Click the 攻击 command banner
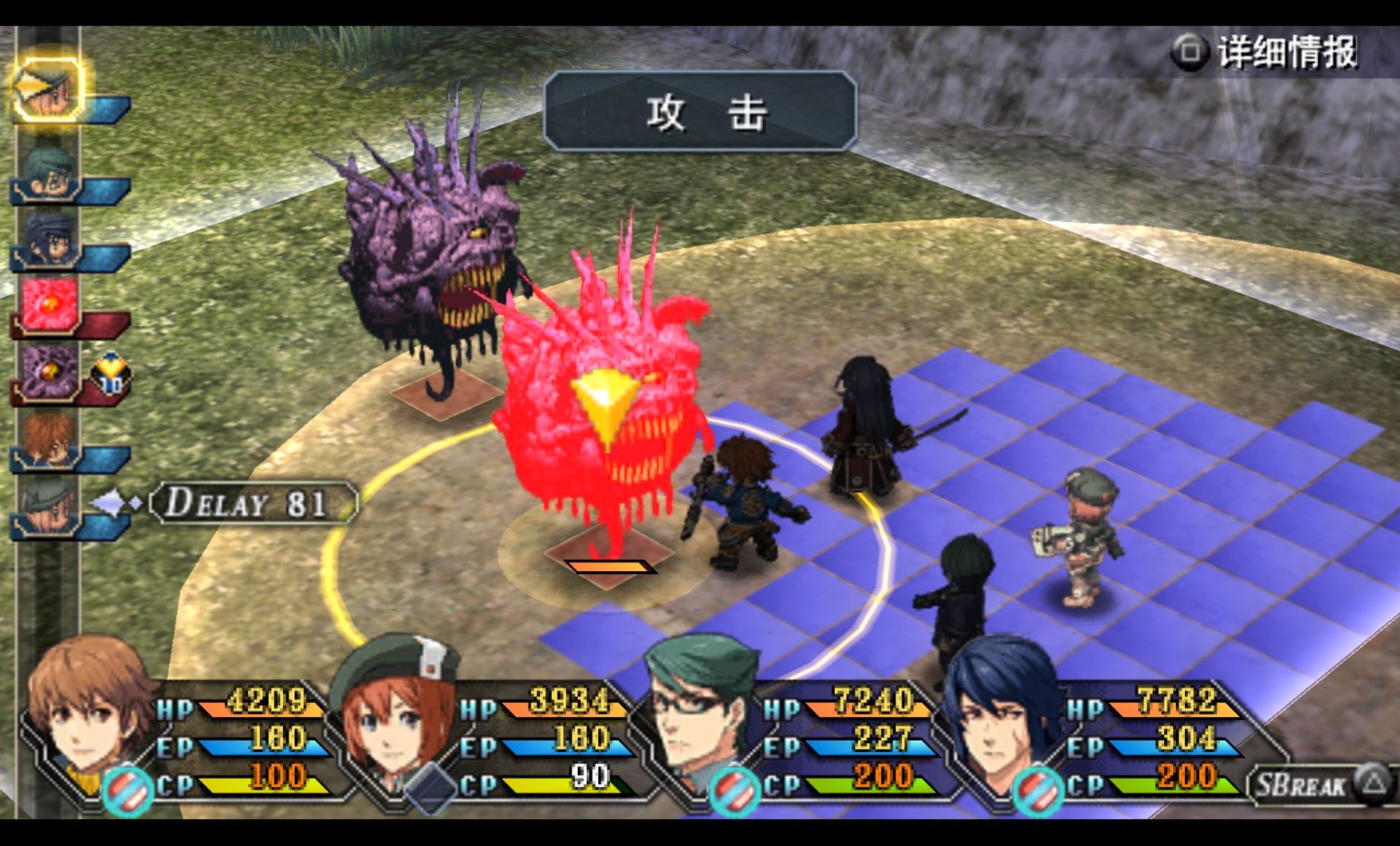This screenshot has width=1400, height=846. pyautogui.click(x=700, y=112)
